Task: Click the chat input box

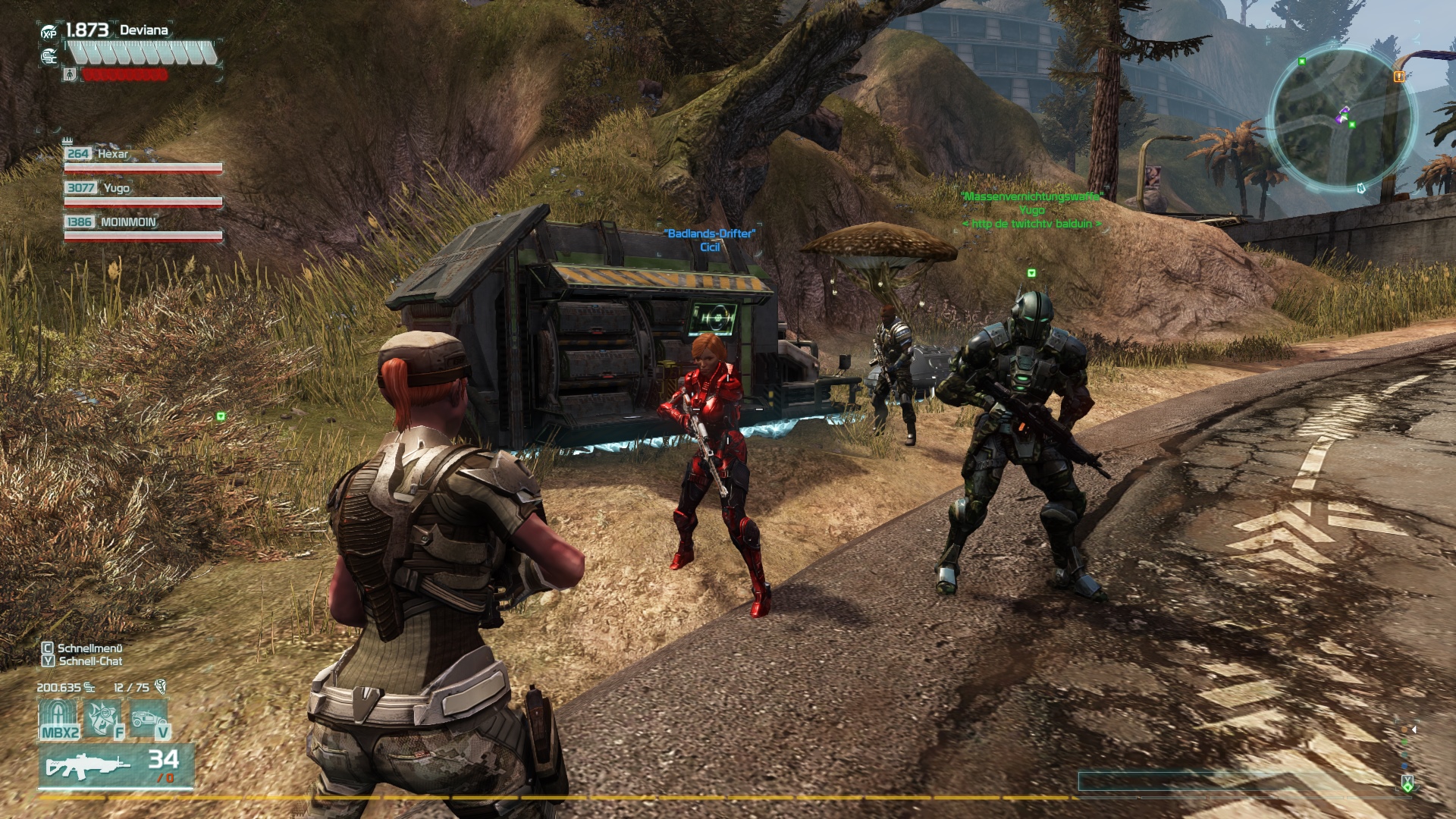Action: coord(1236,781)
